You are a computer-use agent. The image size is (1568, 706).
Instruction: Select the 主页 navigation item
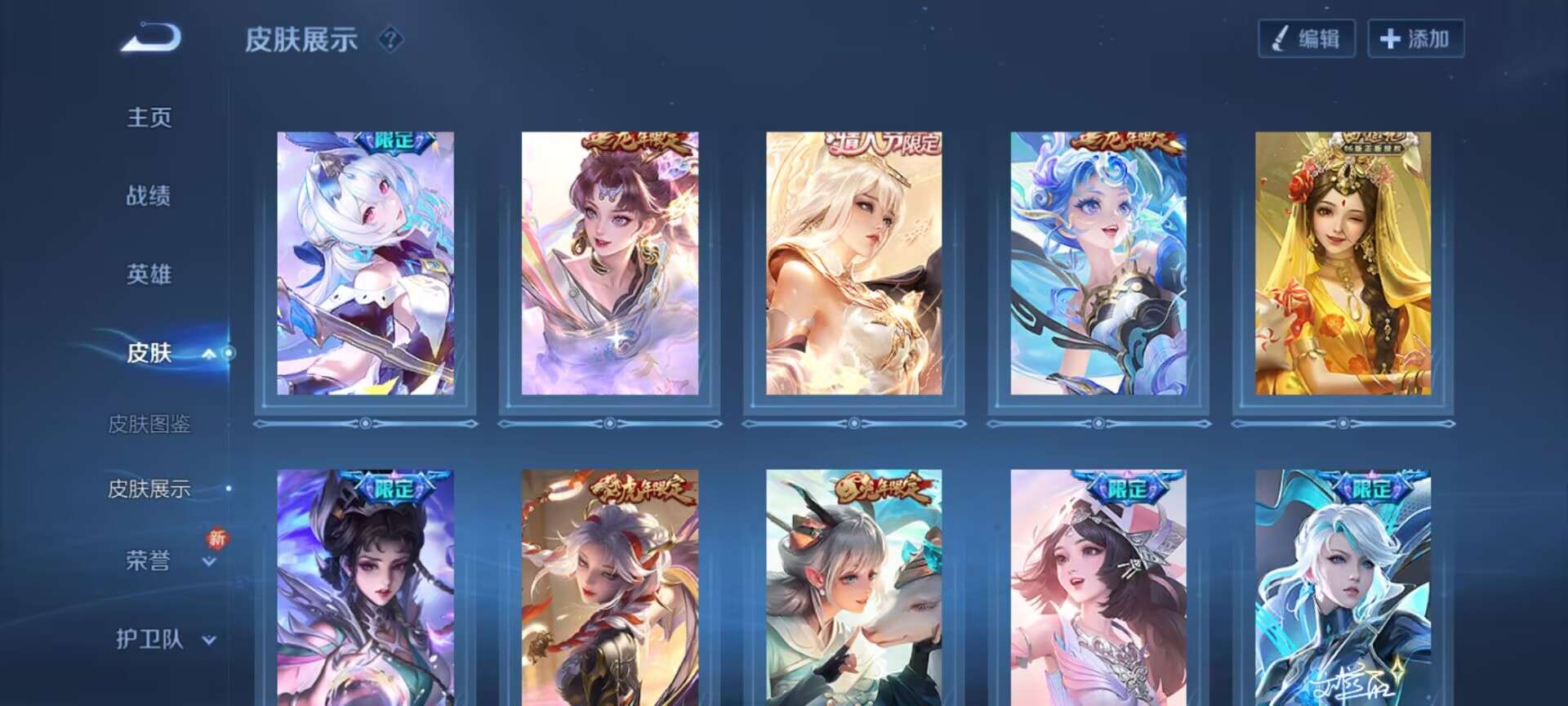point(147,118)
